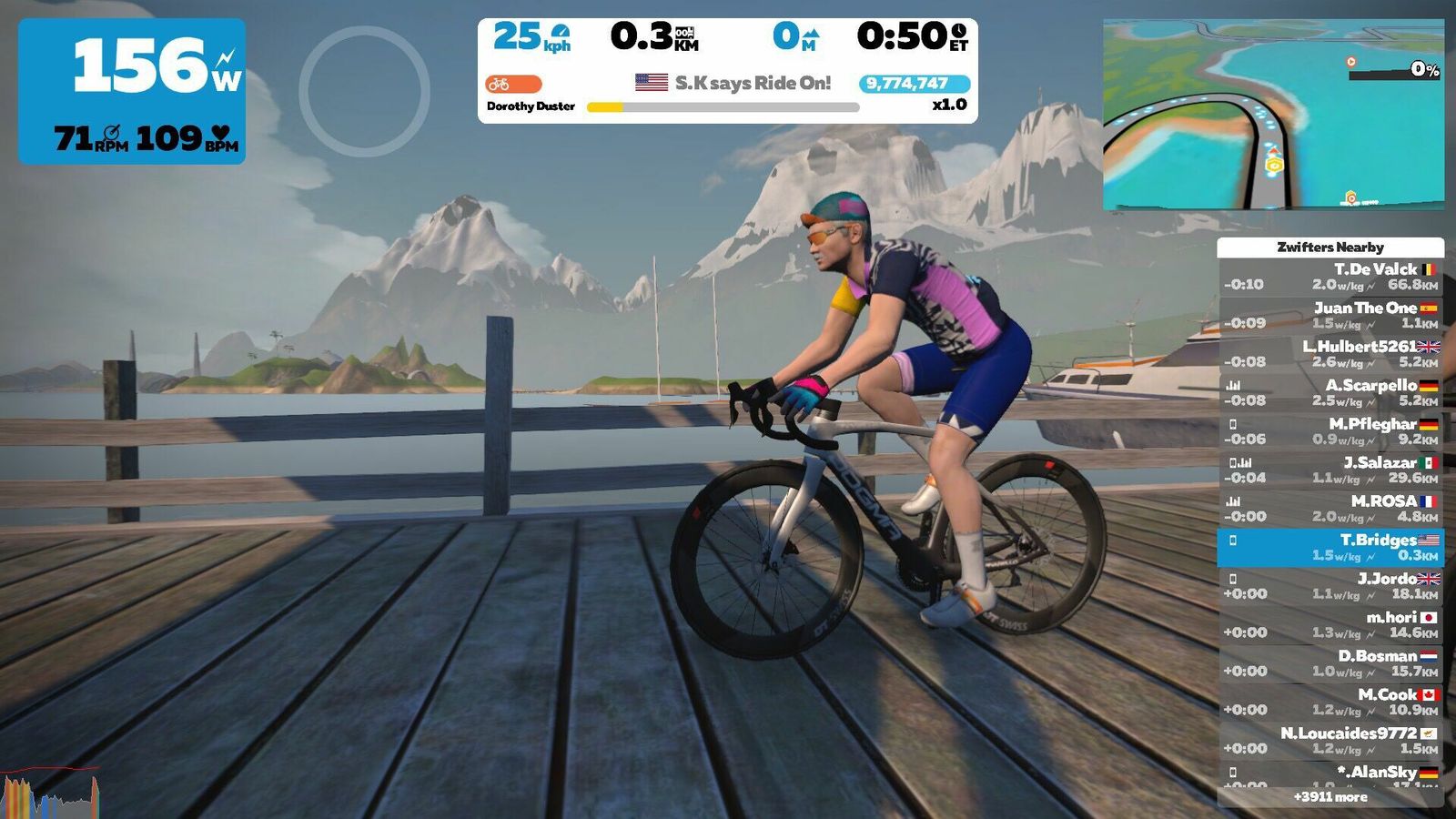Select M.Pfleghar rider entry
1456x819 pixels.
(1330, 431)
